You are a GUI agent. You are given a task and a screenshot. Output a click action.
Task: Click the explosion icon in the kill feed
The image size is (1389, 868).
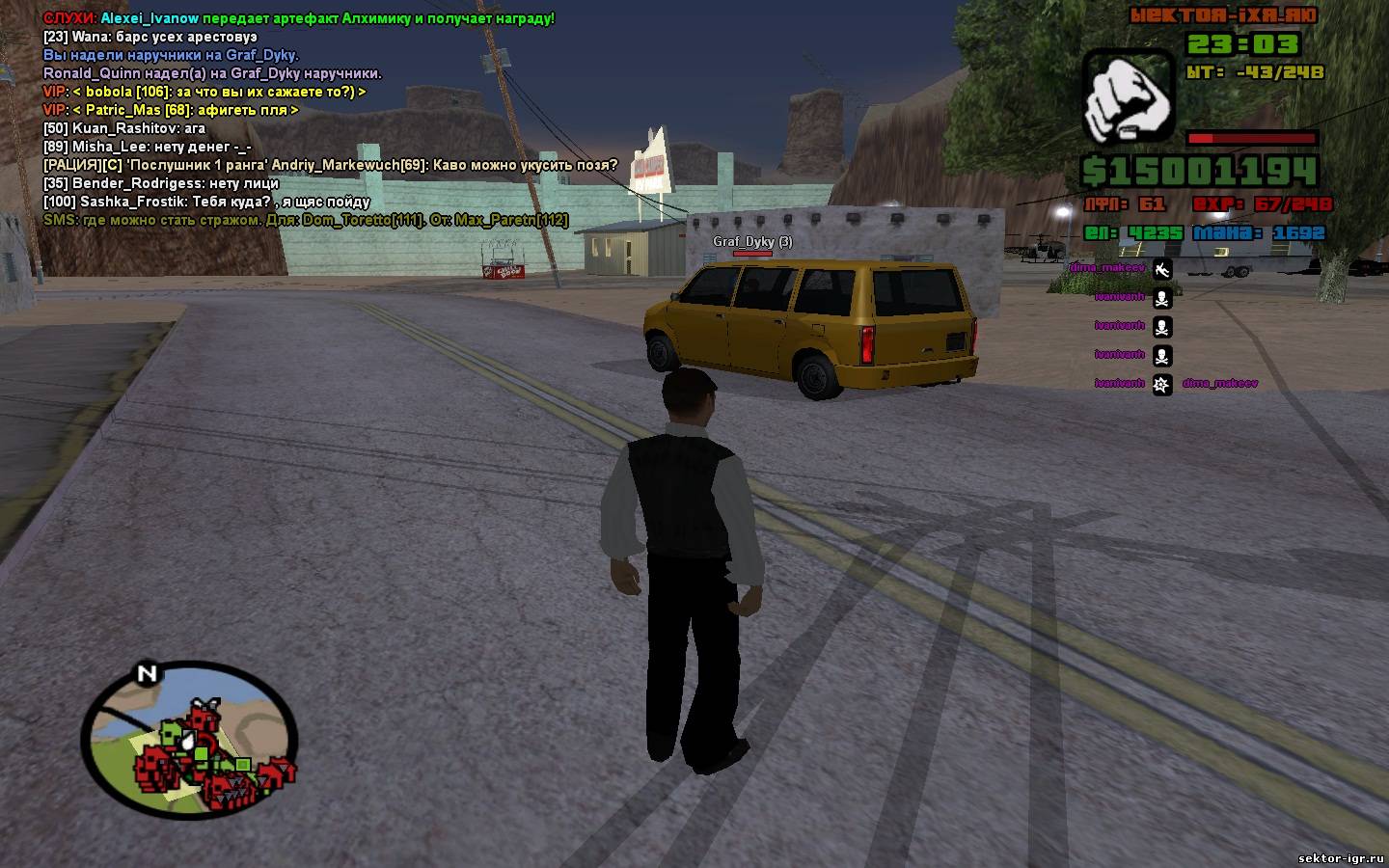pos(1162,384)
